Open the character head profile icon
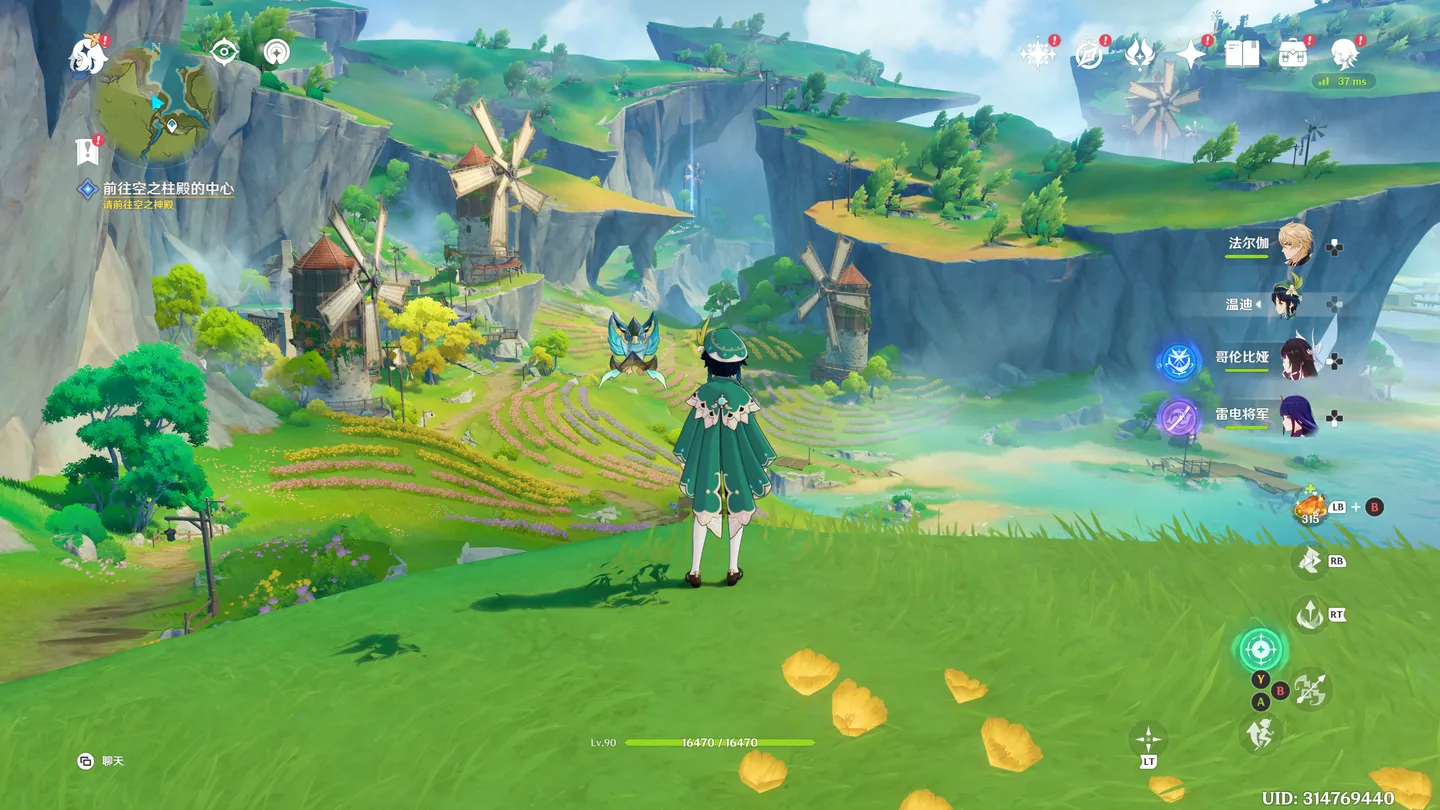 pyautogui.click(x=1344, y=52)
